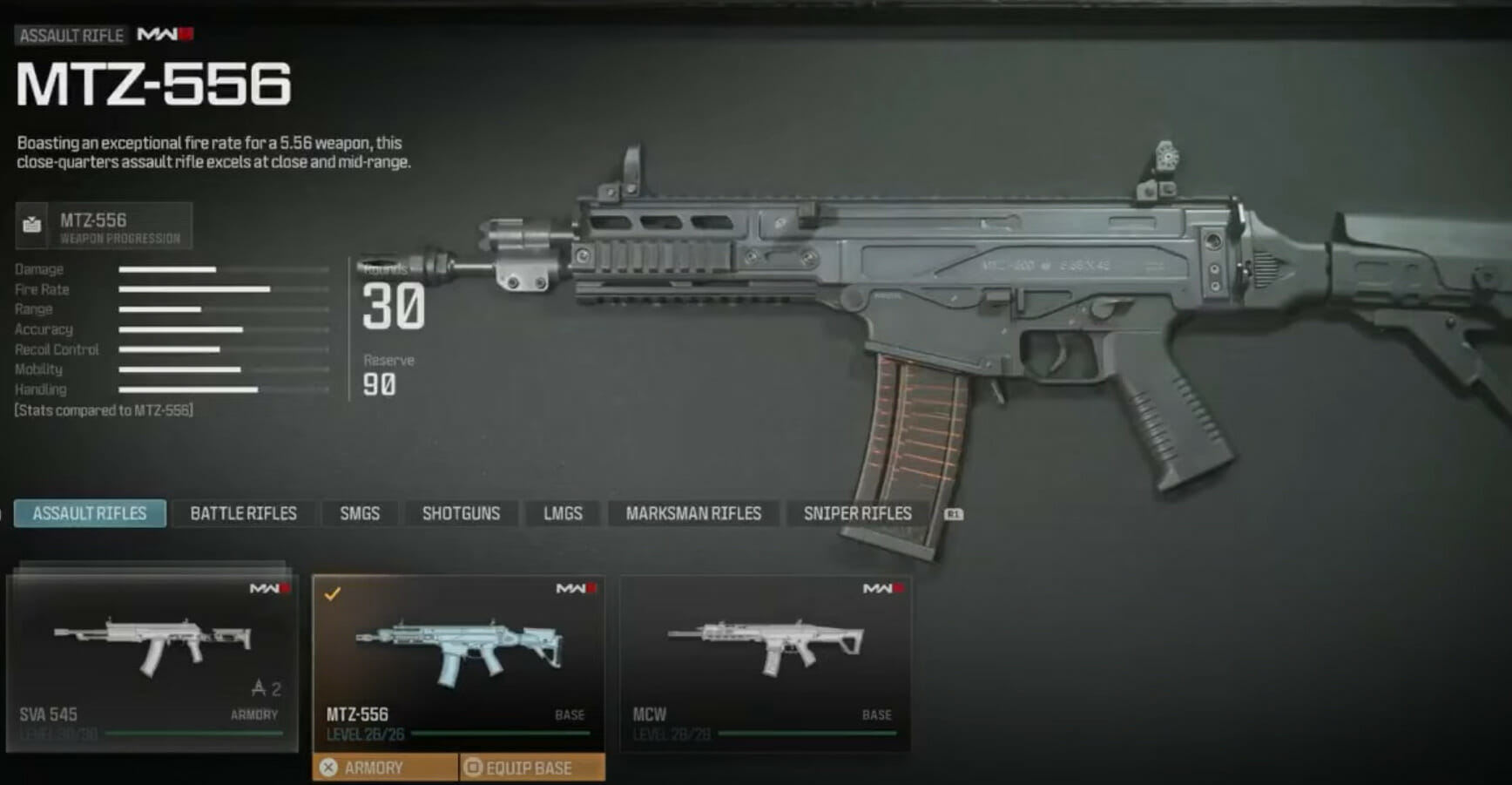The height and width of the screenshot is (785, 1512).
Task: Switch to the Assault Rifles tab
Action: (90, 513)
